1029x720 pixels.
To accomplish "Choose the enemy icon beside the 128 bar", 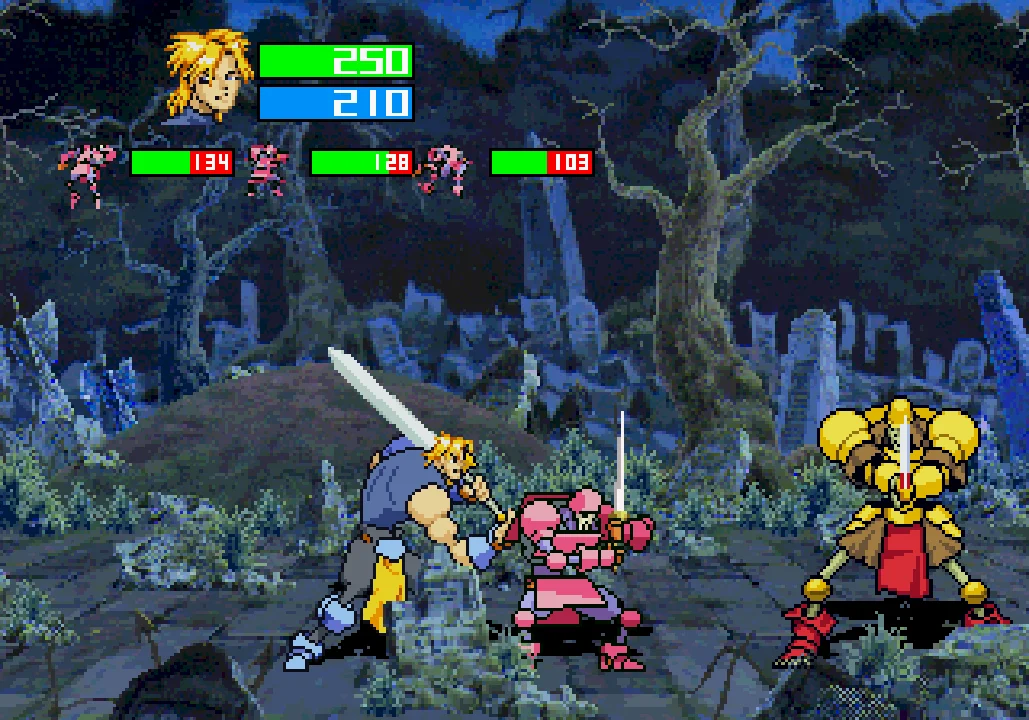I will point(266,168).
